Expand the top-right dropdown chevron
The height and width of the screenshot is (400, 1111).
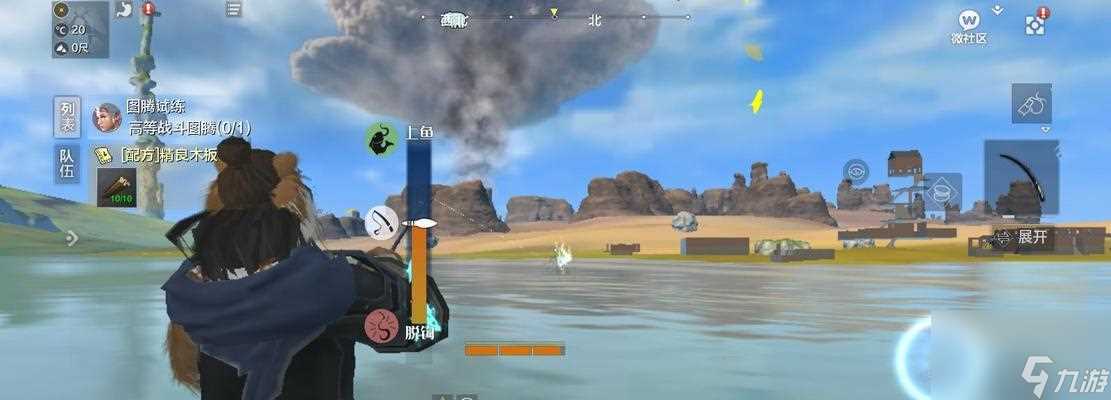click(x=997, y=10)
